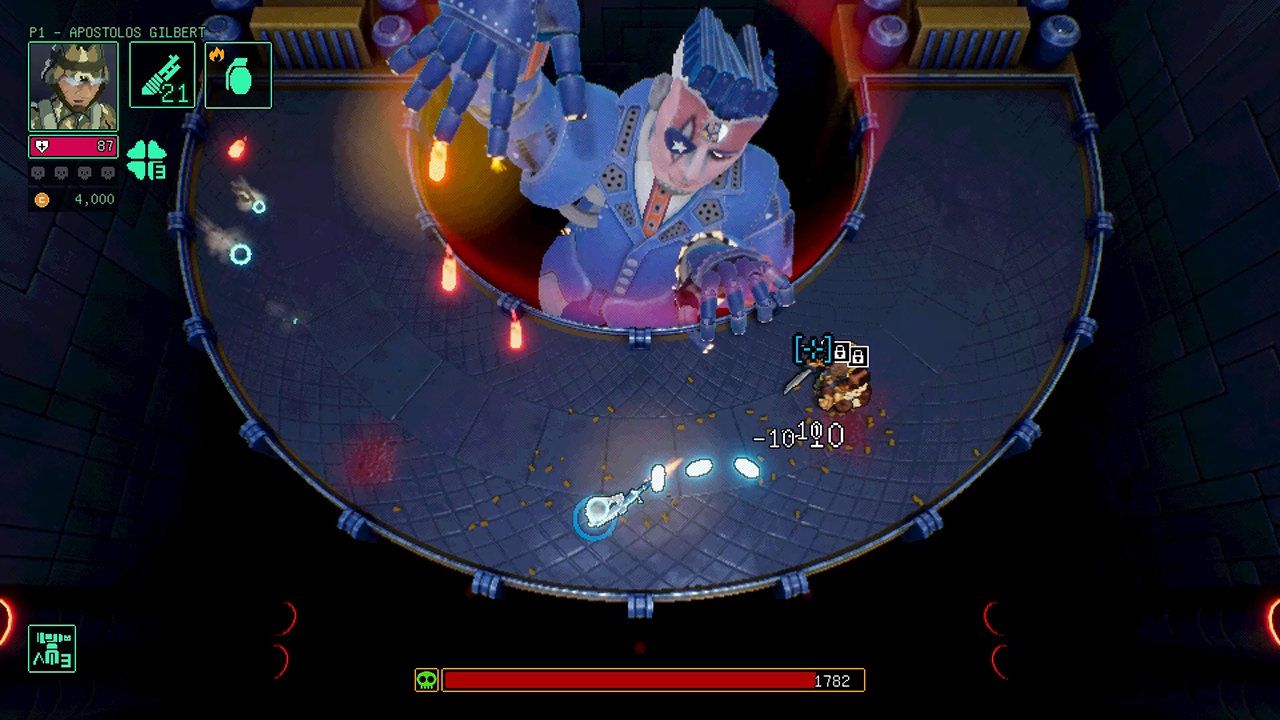Viewport: 1280px width, 720px height.
Task: Click the four-leaf clover luck icon
Action: pos(146,160)
